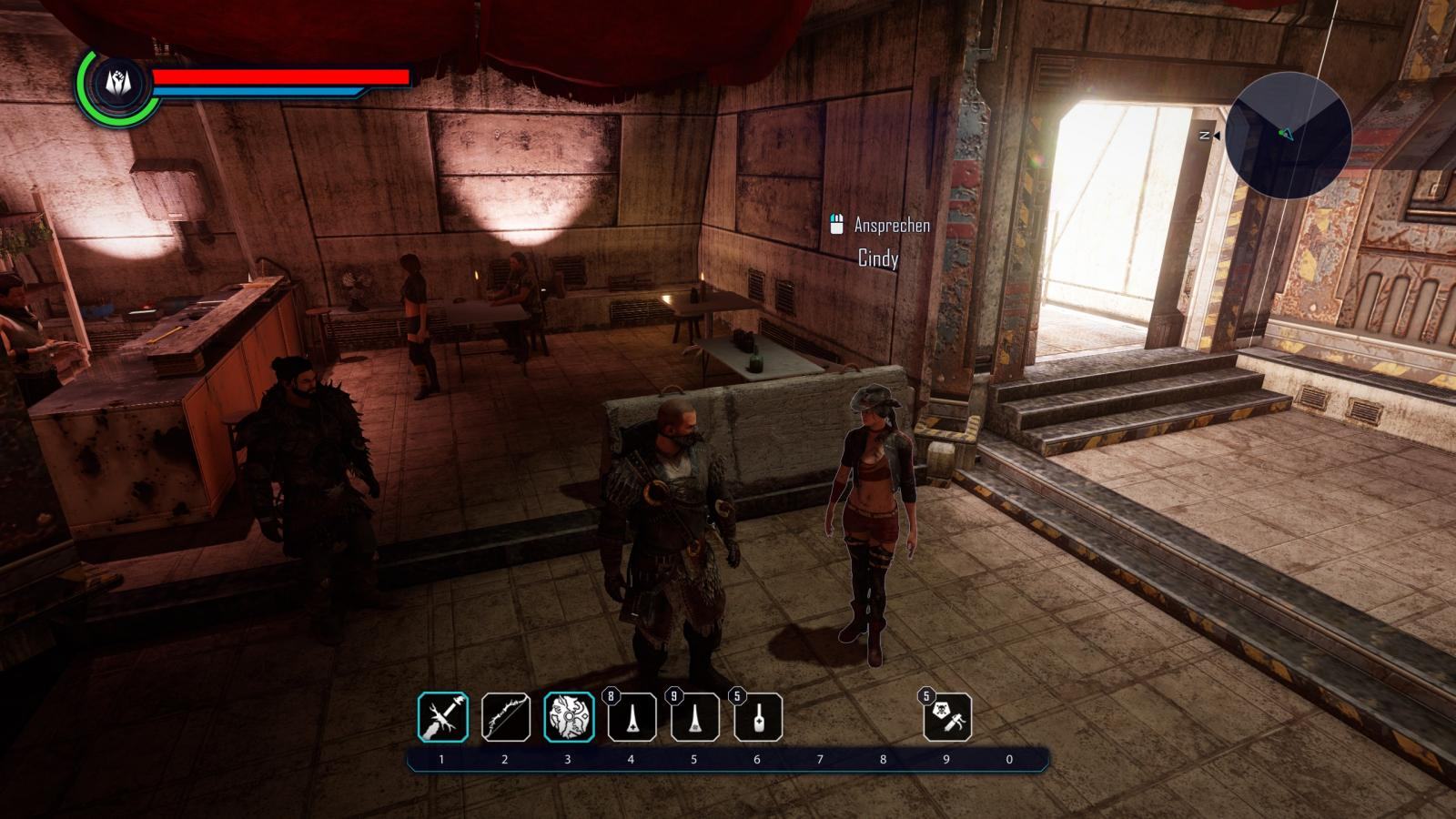Image resolution: width=1456 pixels, height=819 pixels.
Task: Use the vial with count 9
Action: (695, 717)
